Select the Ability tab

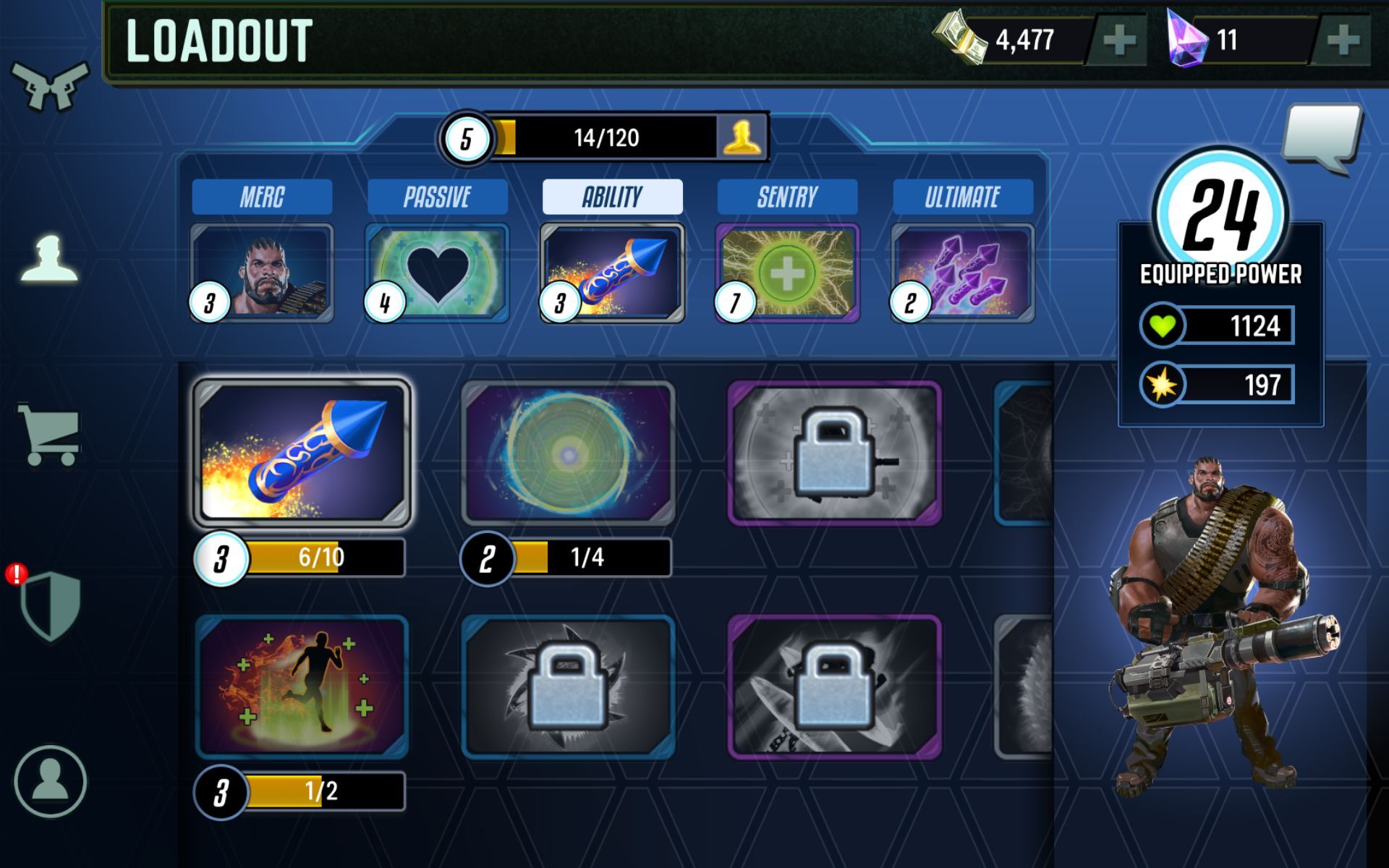point(612,197)
